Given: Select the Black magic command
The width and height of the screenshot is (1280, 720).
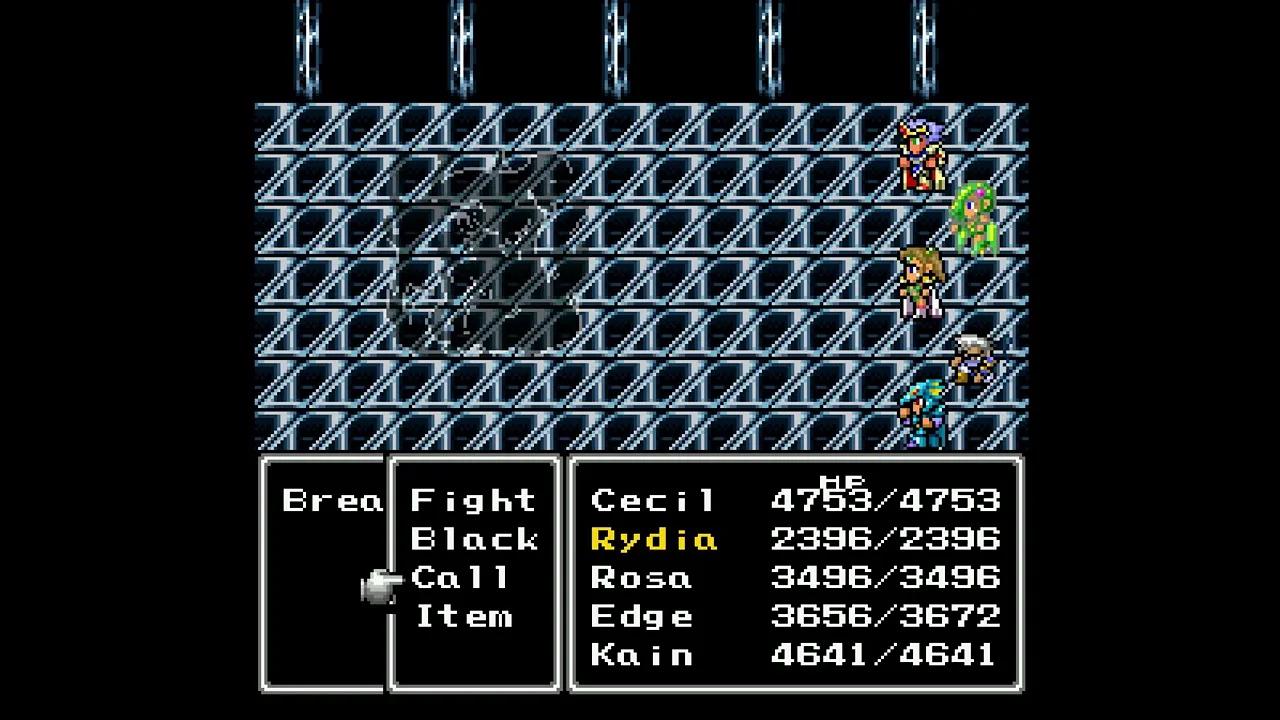Looking at the screenshot, I should click(474, 539).
